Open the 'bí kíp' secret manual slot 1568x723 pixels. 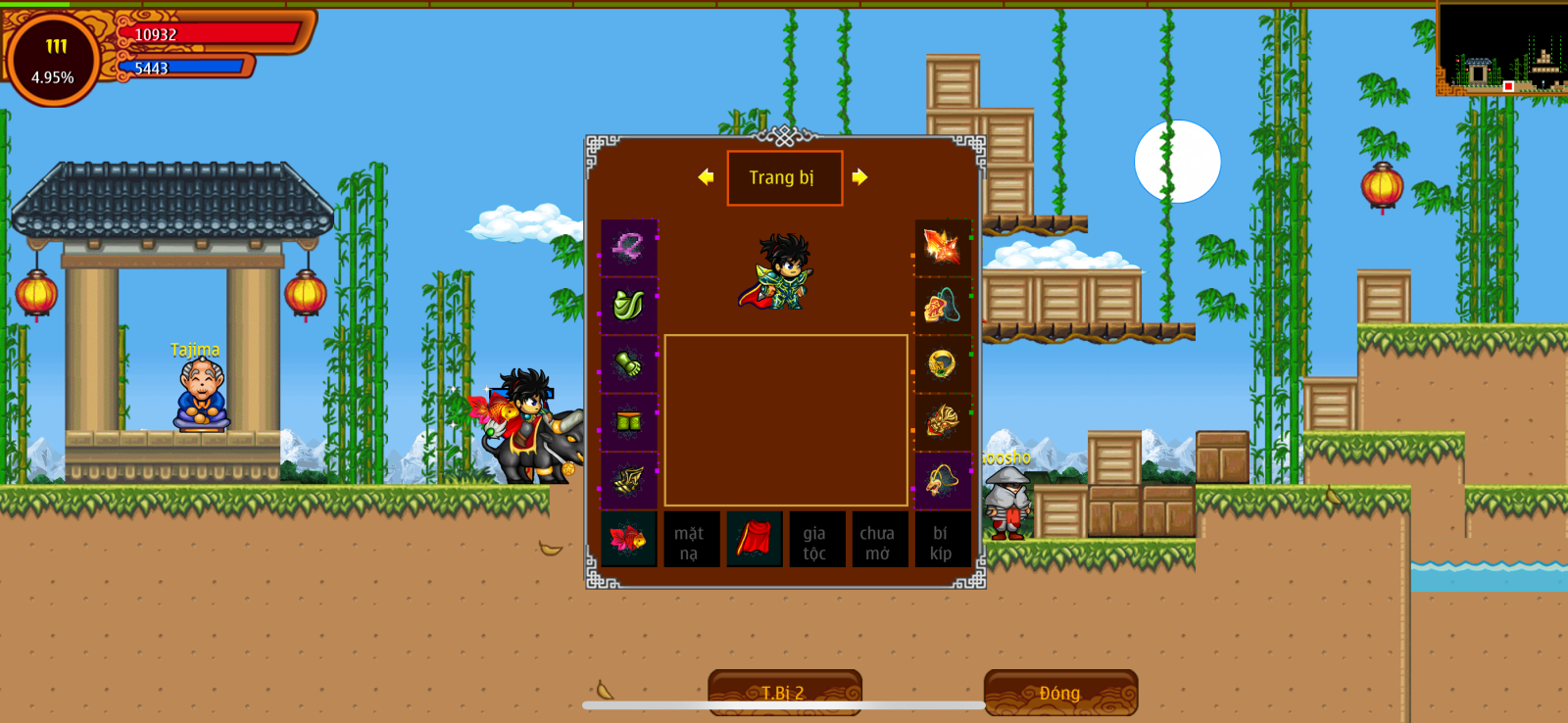click(941, 540)
